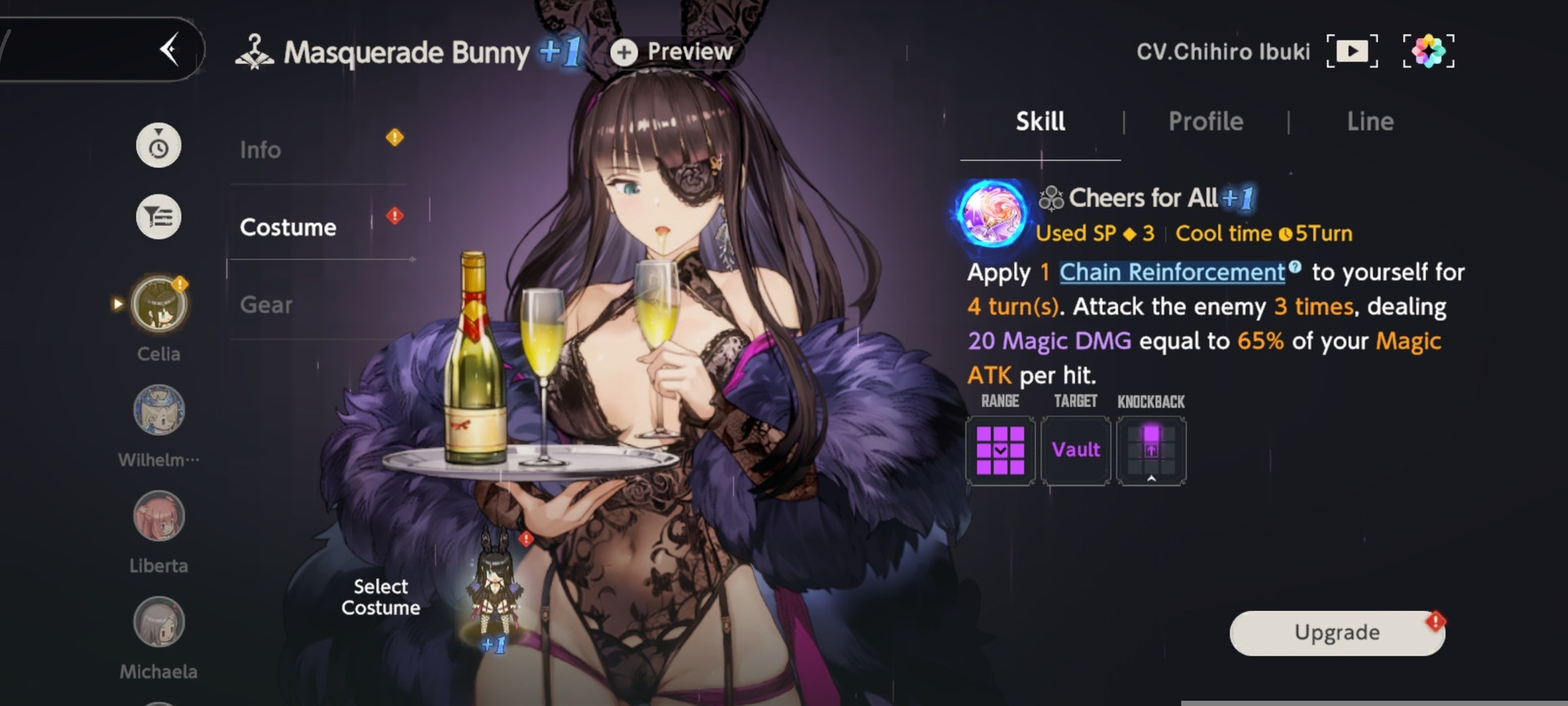Select Celia's portrait
Image resolution: width=1568 pixels, height=706 pixels.
(x=159, y=304)
